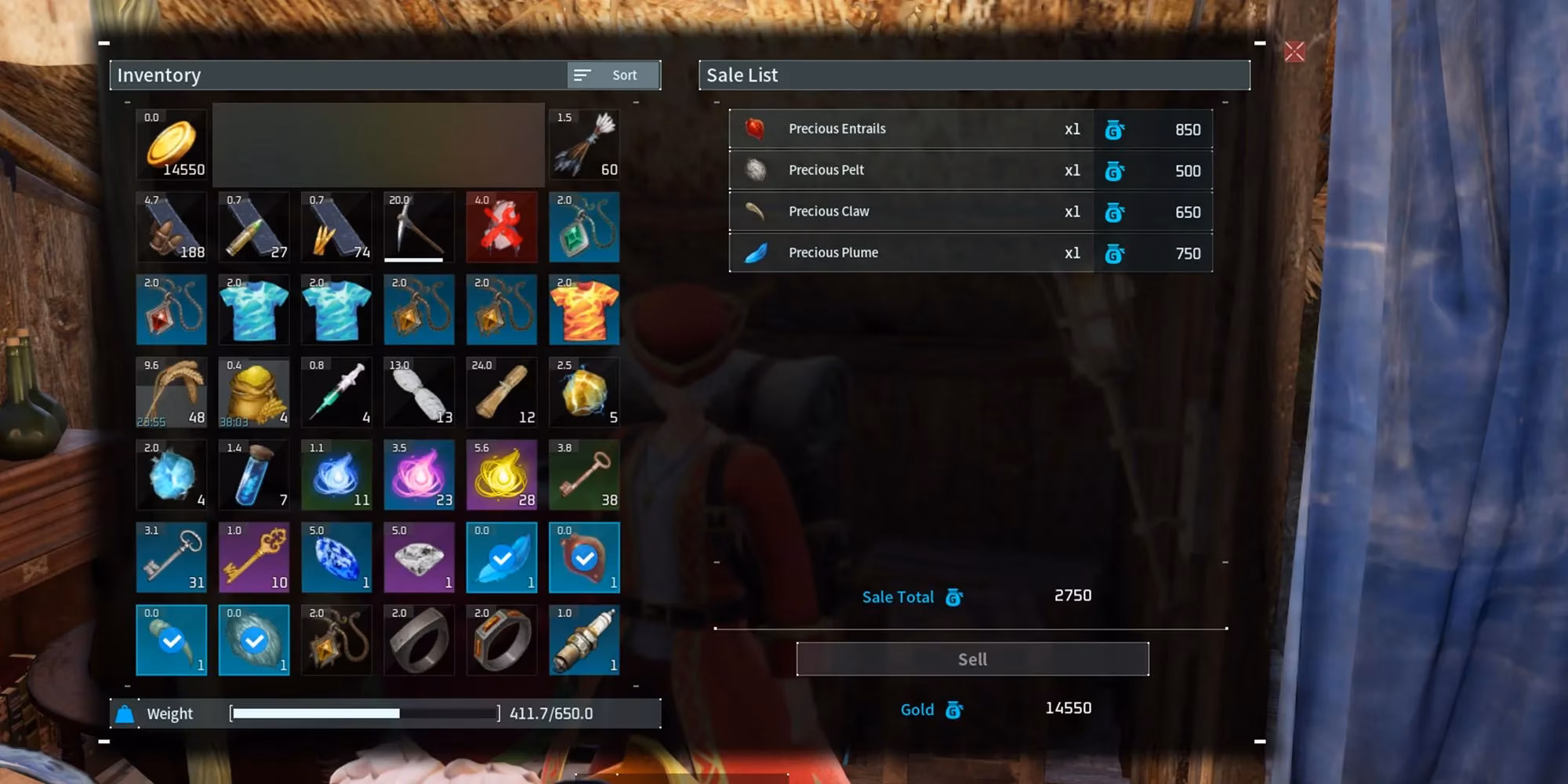Click the gold coin stack in inventory
1568x784 pixels.
171,145
